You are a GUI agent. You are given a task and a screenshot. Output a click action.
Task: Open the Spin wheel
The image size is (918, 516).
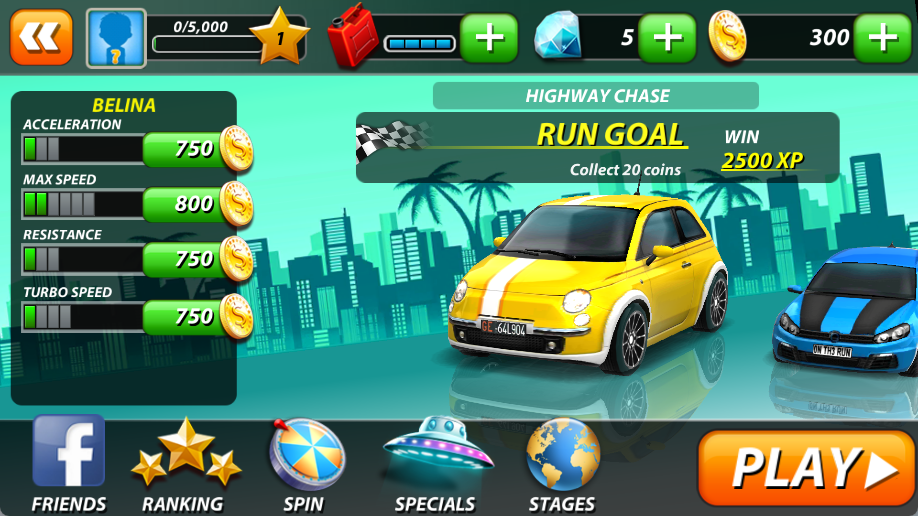click(x=304, y=463)
